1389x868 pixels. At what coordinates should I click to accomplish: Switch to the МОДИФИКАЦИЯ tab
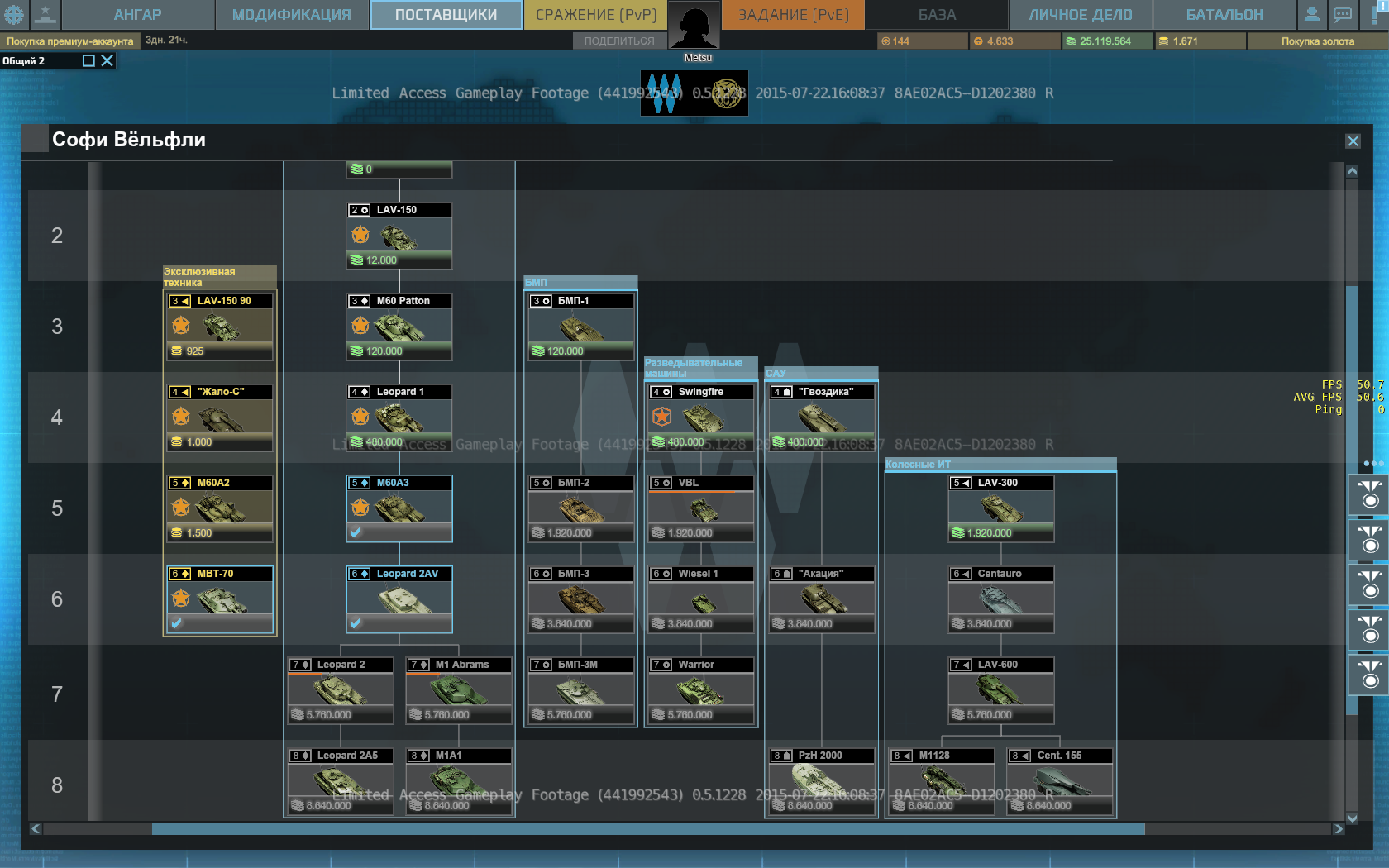(291, 15)
